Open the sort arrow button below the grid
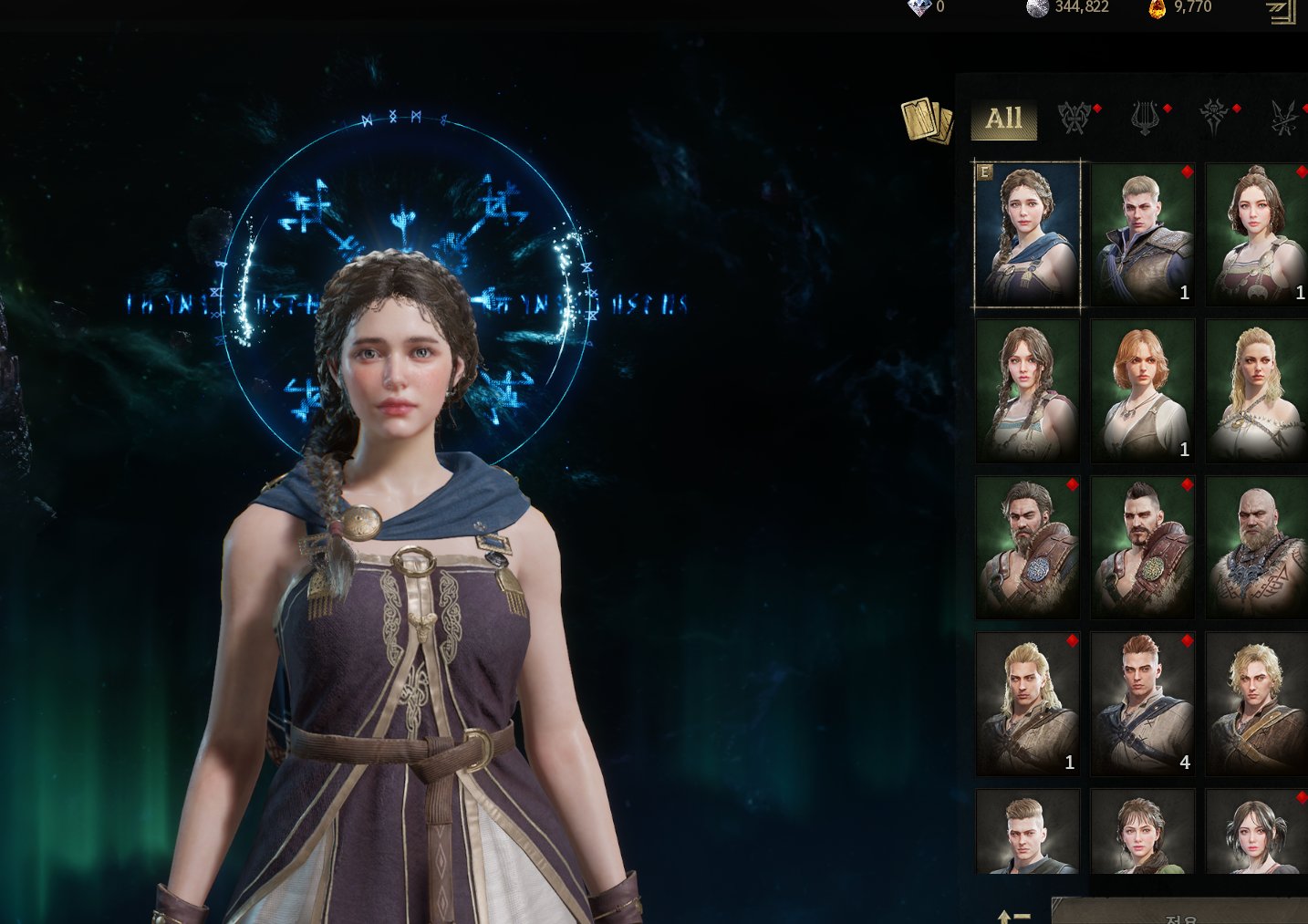Viewport: 1308px width, 924px height. [x=1013, y=916]
